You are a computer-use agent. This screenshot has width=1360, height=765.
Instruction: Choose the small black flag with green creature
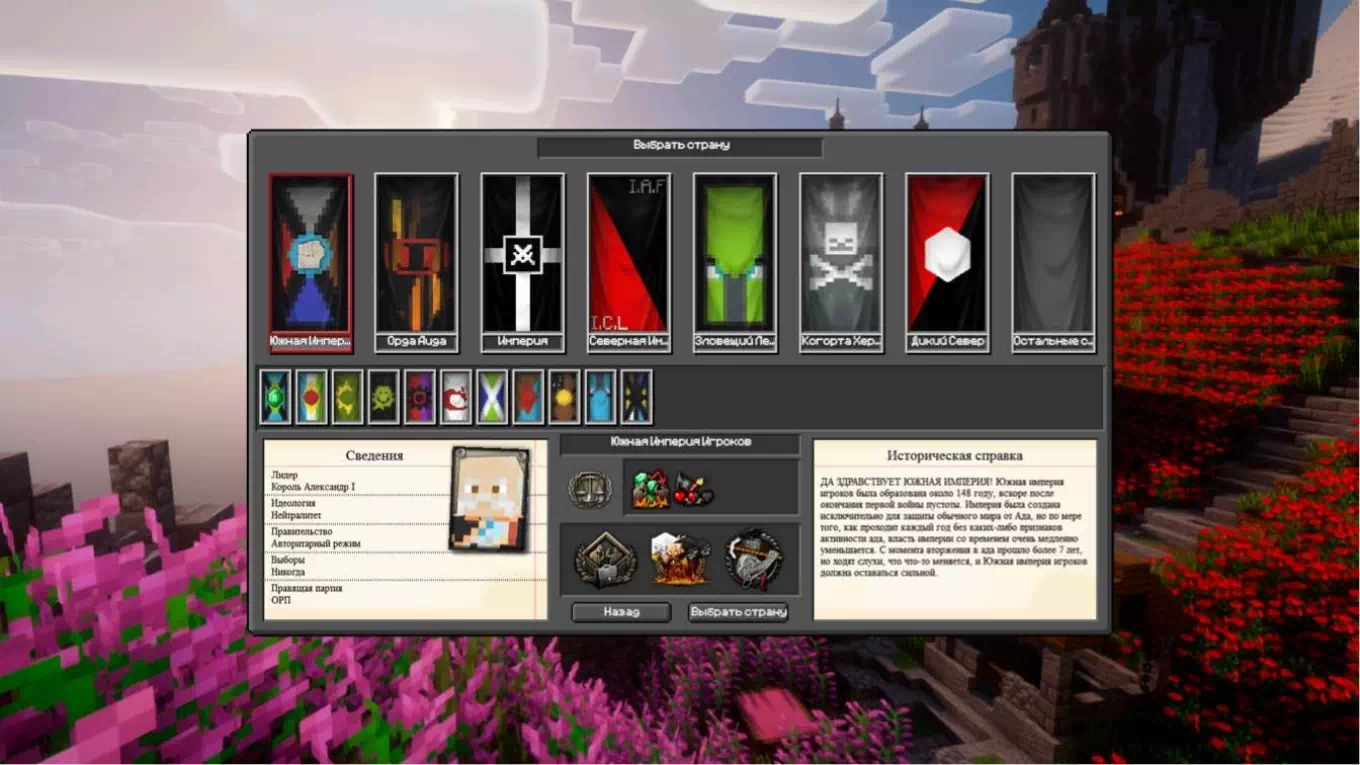click(x=383, y=397)
